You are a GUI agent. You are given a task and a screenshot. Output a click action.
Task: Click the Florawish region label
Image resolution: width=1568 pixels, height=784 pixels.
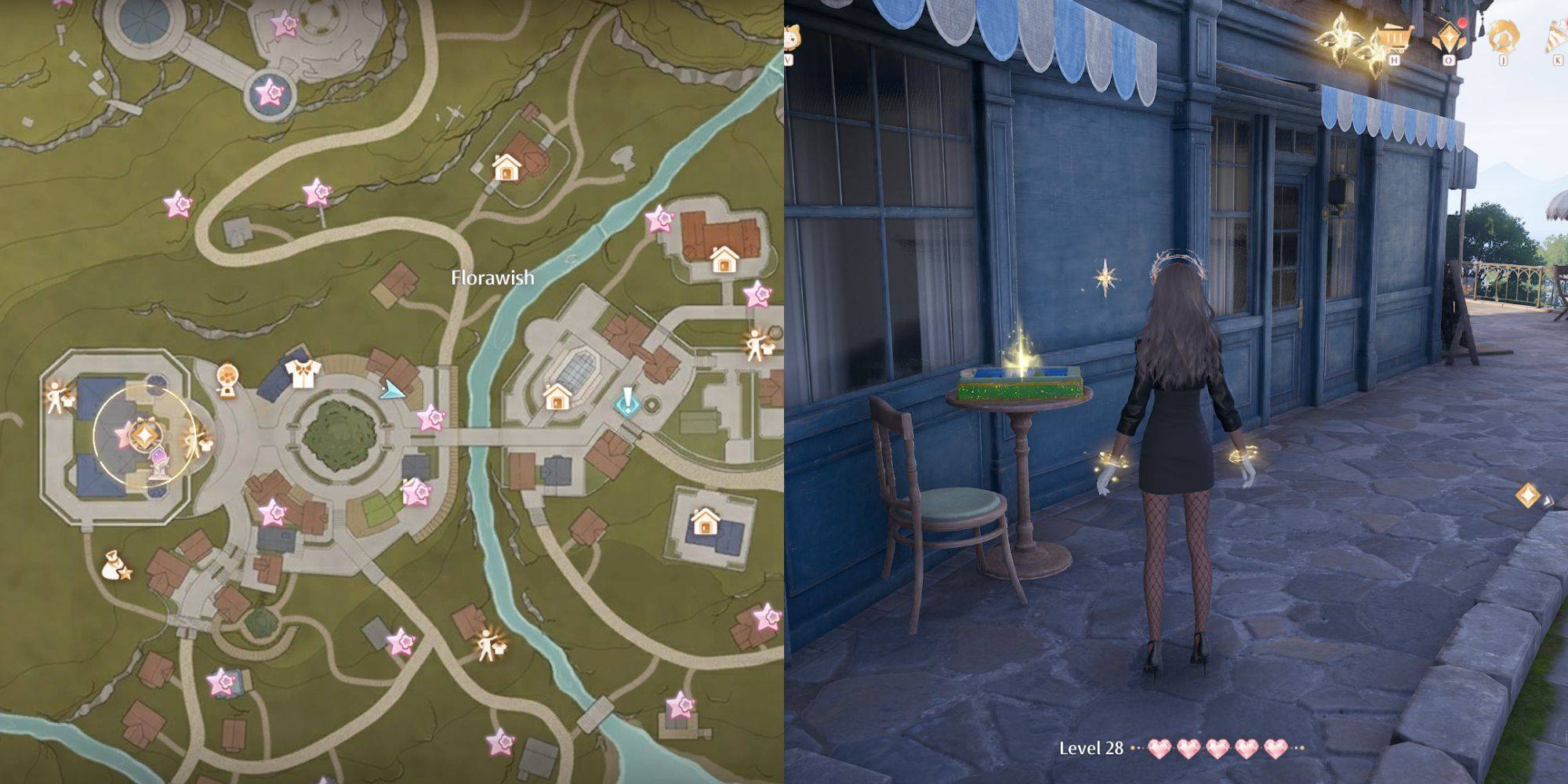(x=492, y=278)
